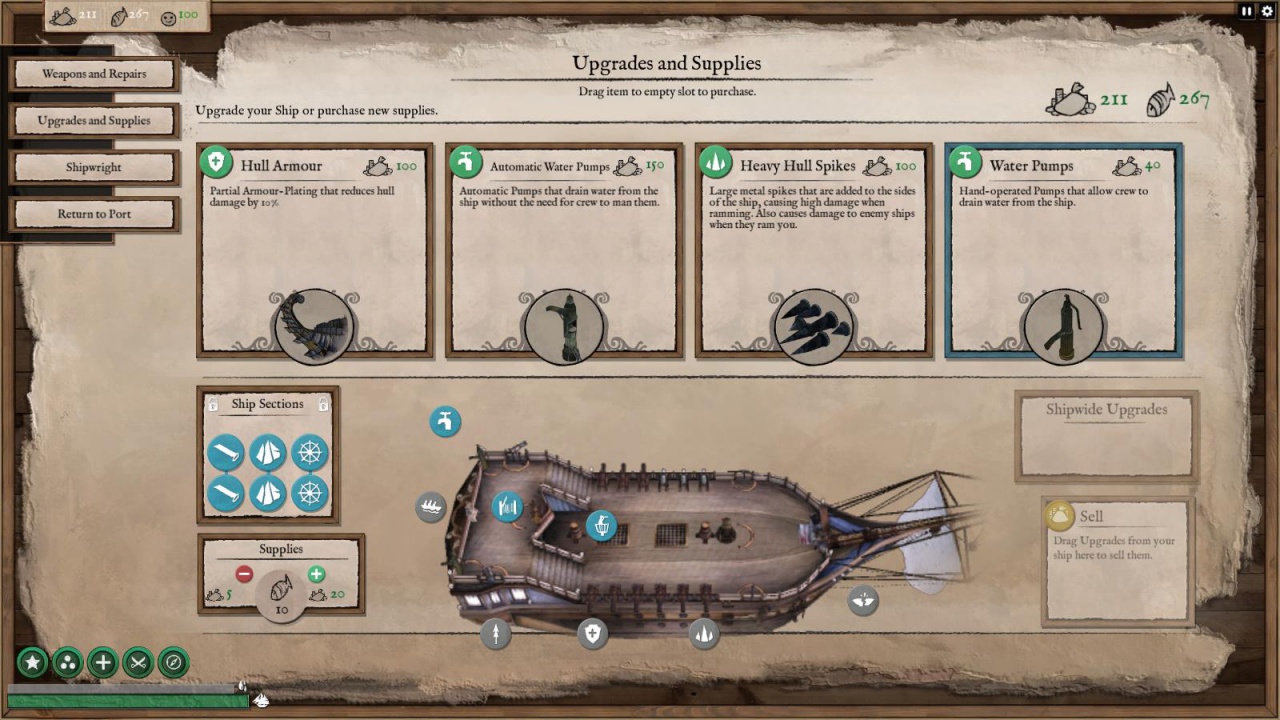Click the shield icon below the ship hull

click(x=592, y=633)
